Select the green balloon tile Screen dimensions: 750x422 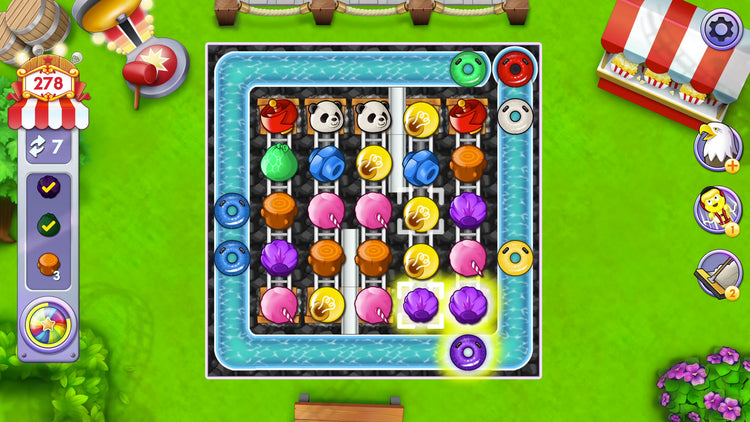(279, 162)
